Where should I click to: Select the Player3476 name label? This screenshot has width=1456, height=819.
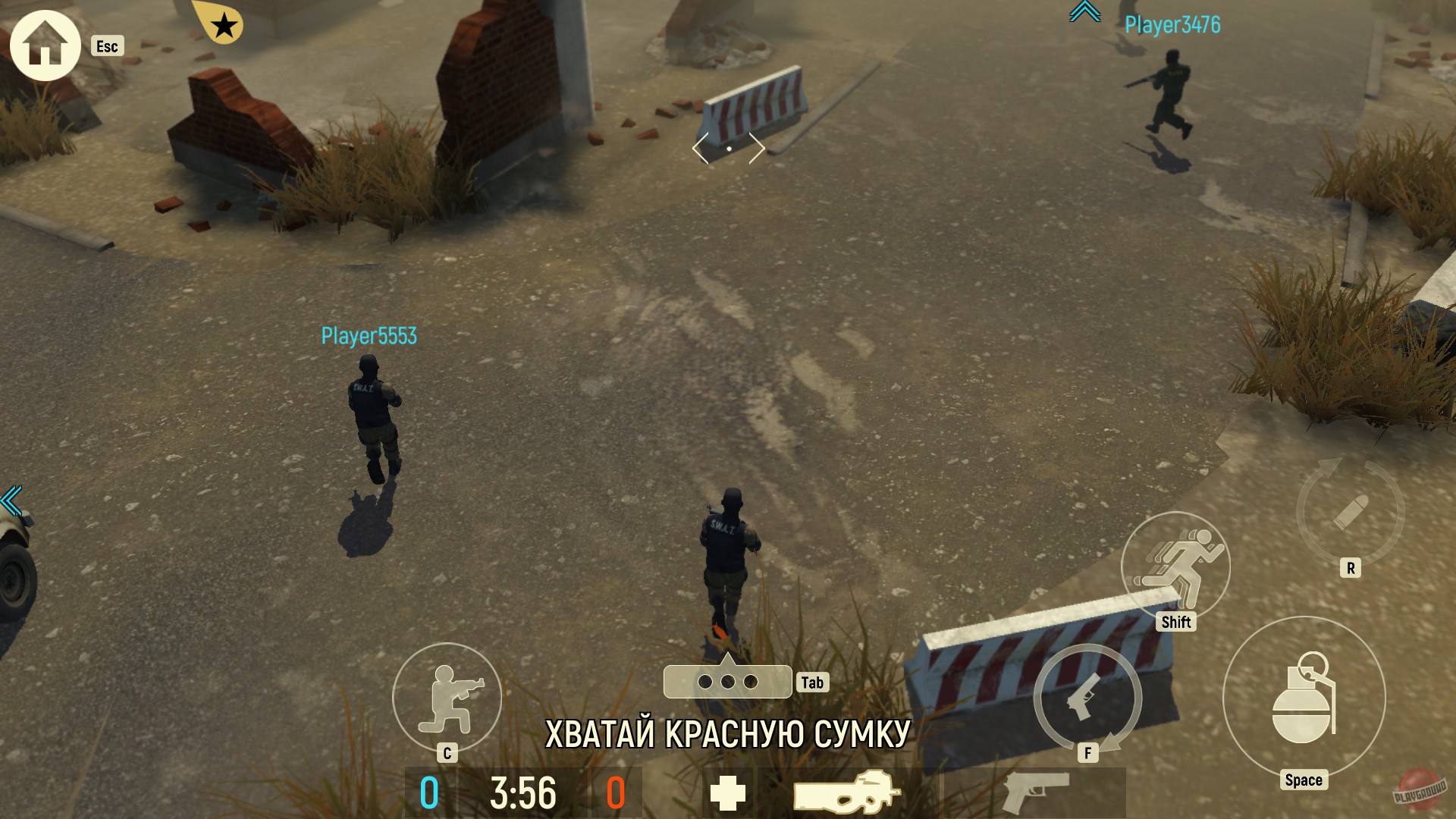pos(1172,25)
